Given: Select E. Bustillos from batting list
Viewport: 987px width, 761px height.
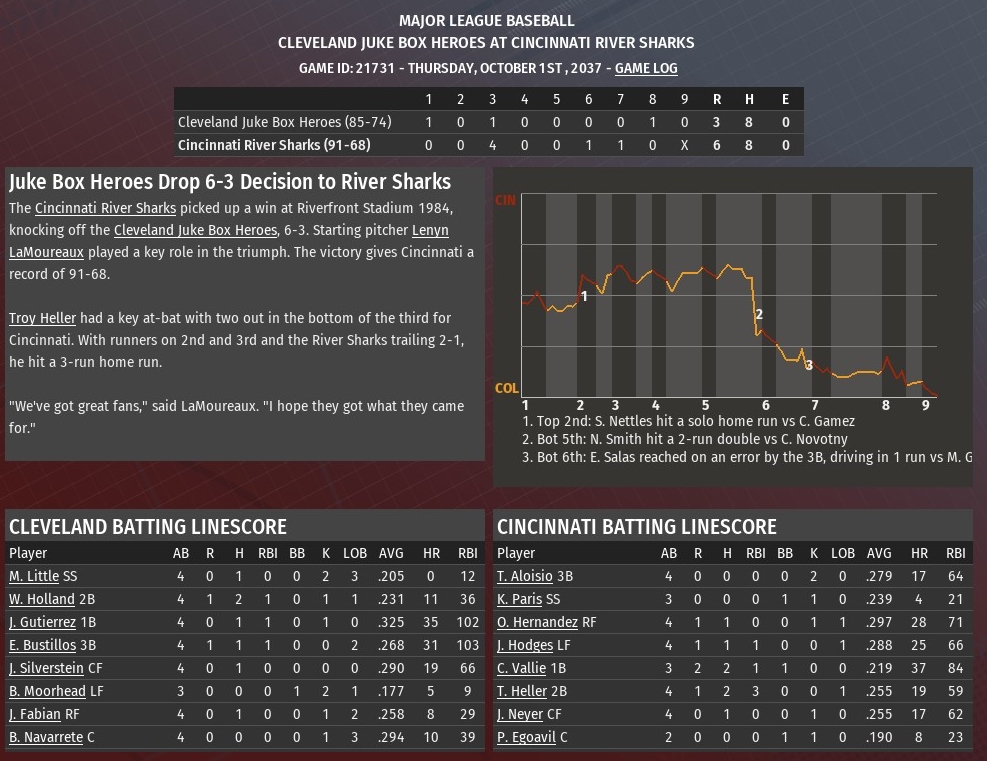Looking at the screenshot, I should click(42, 645).
